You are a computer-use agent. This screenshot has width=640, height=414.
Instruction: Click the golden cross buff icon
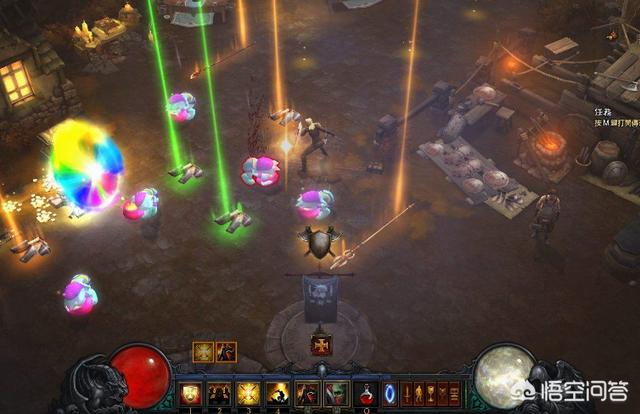pyautogui.click(x=202, y=351)
